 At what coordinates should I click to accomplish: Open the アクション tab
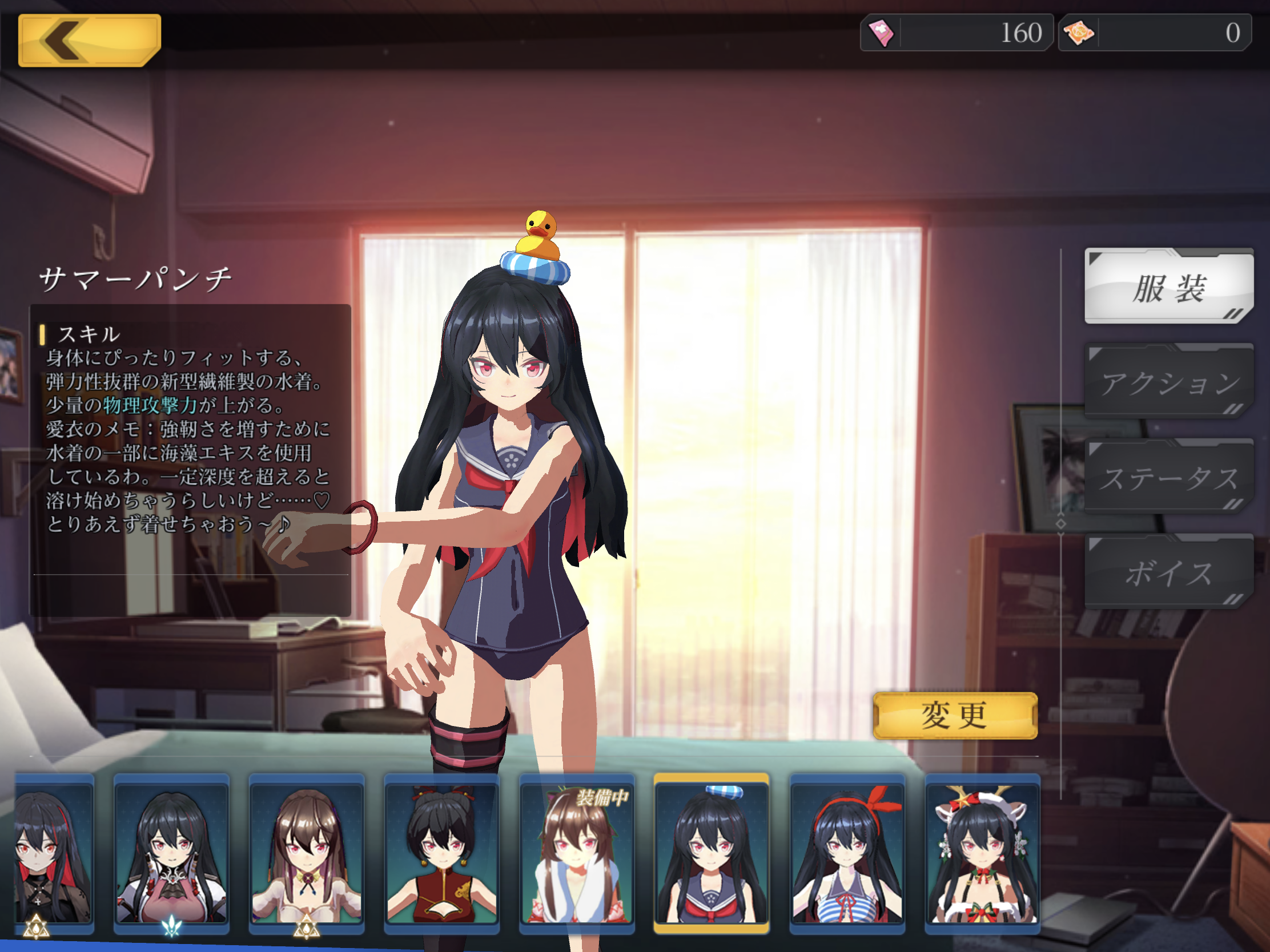click(x=1168, y=382)
